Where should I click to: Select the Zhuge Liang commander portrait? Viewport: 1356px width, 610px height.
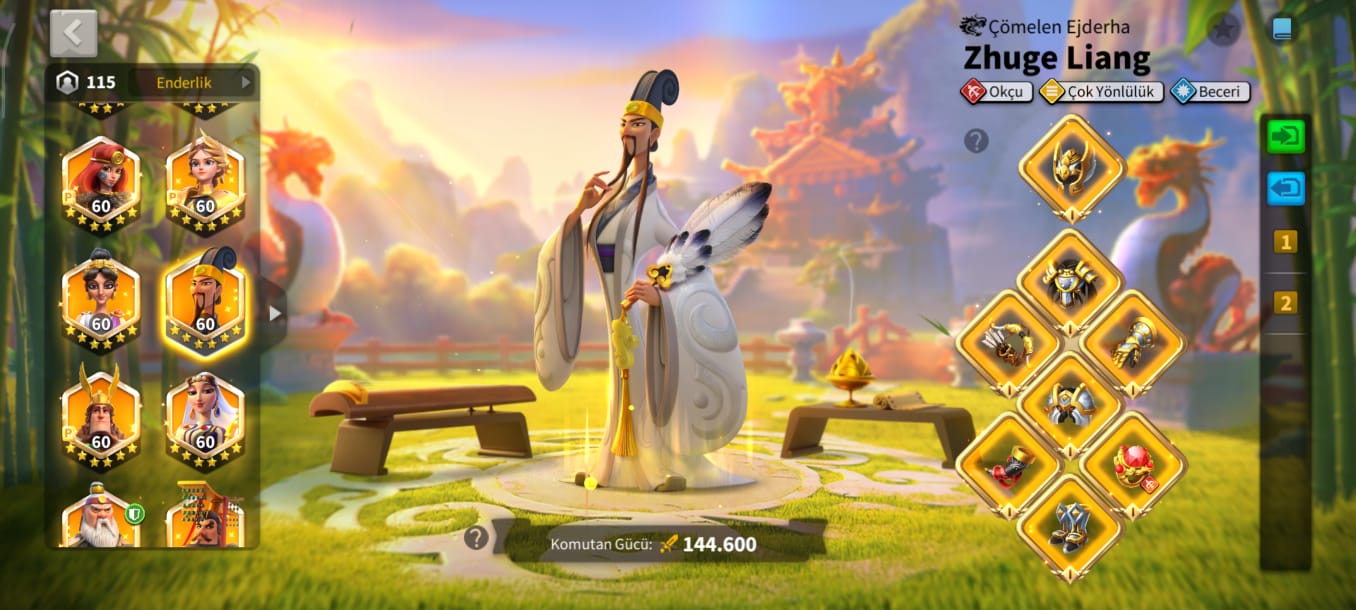tap(205, 300)
